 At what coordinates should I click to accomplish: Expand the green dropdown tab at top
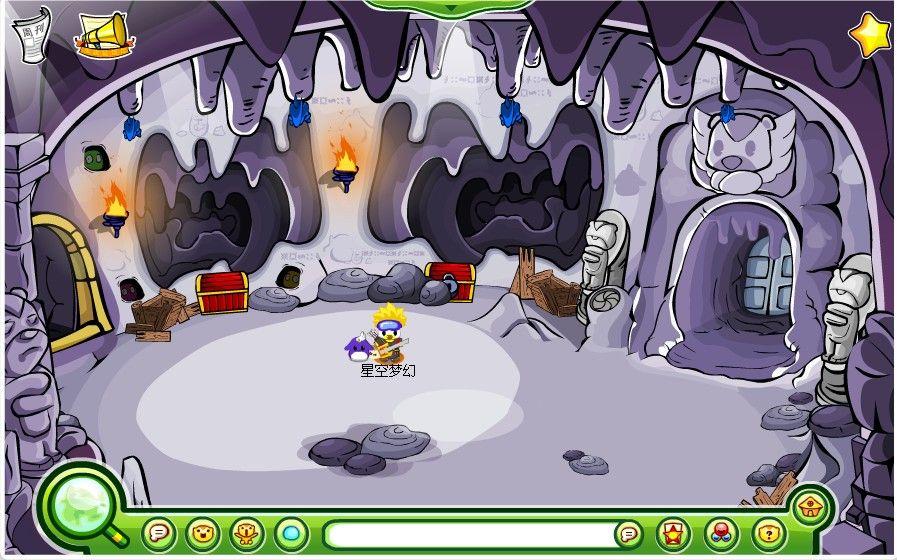point(449,6)
